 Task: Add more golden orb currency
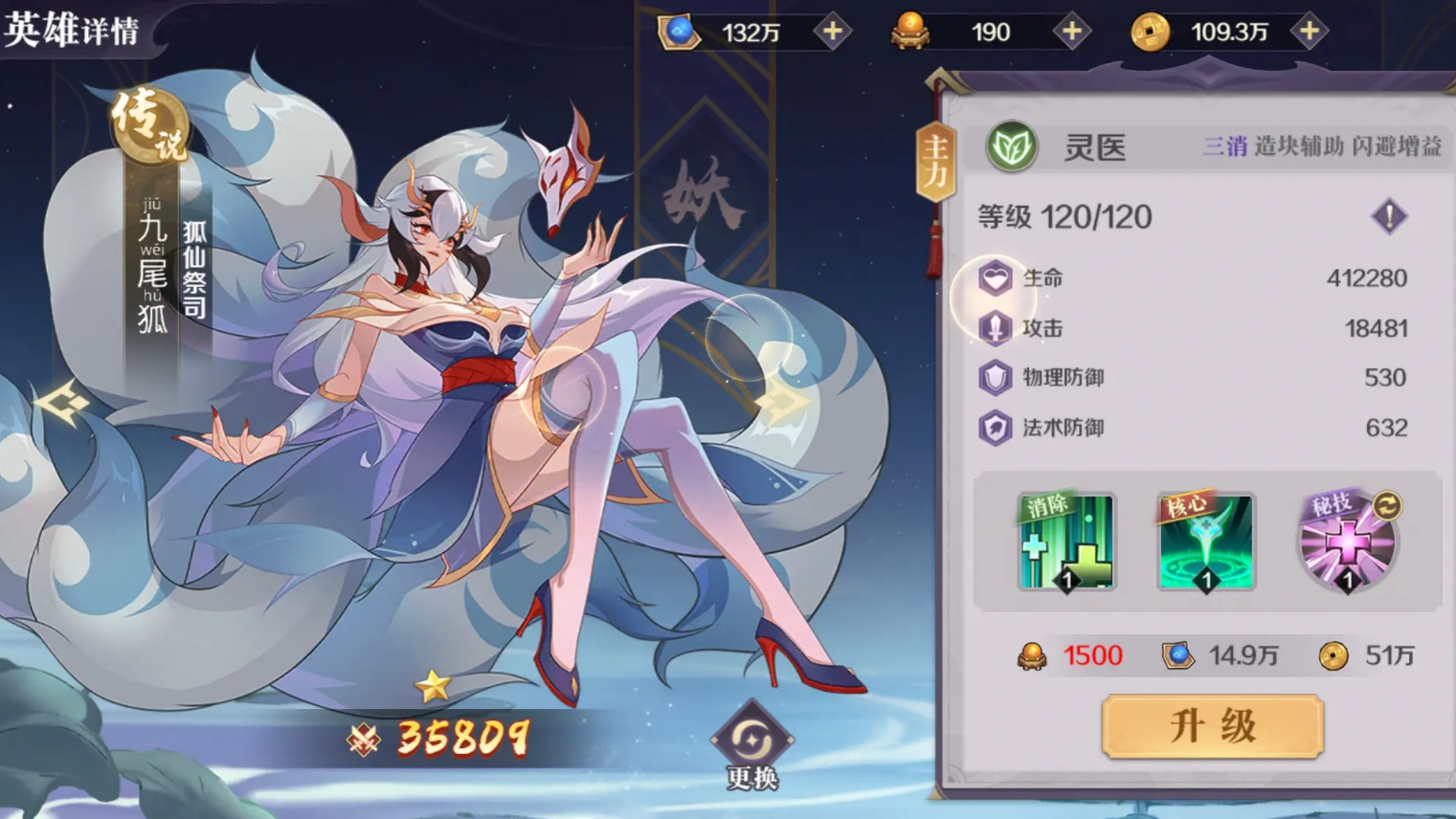(1071, 33)
